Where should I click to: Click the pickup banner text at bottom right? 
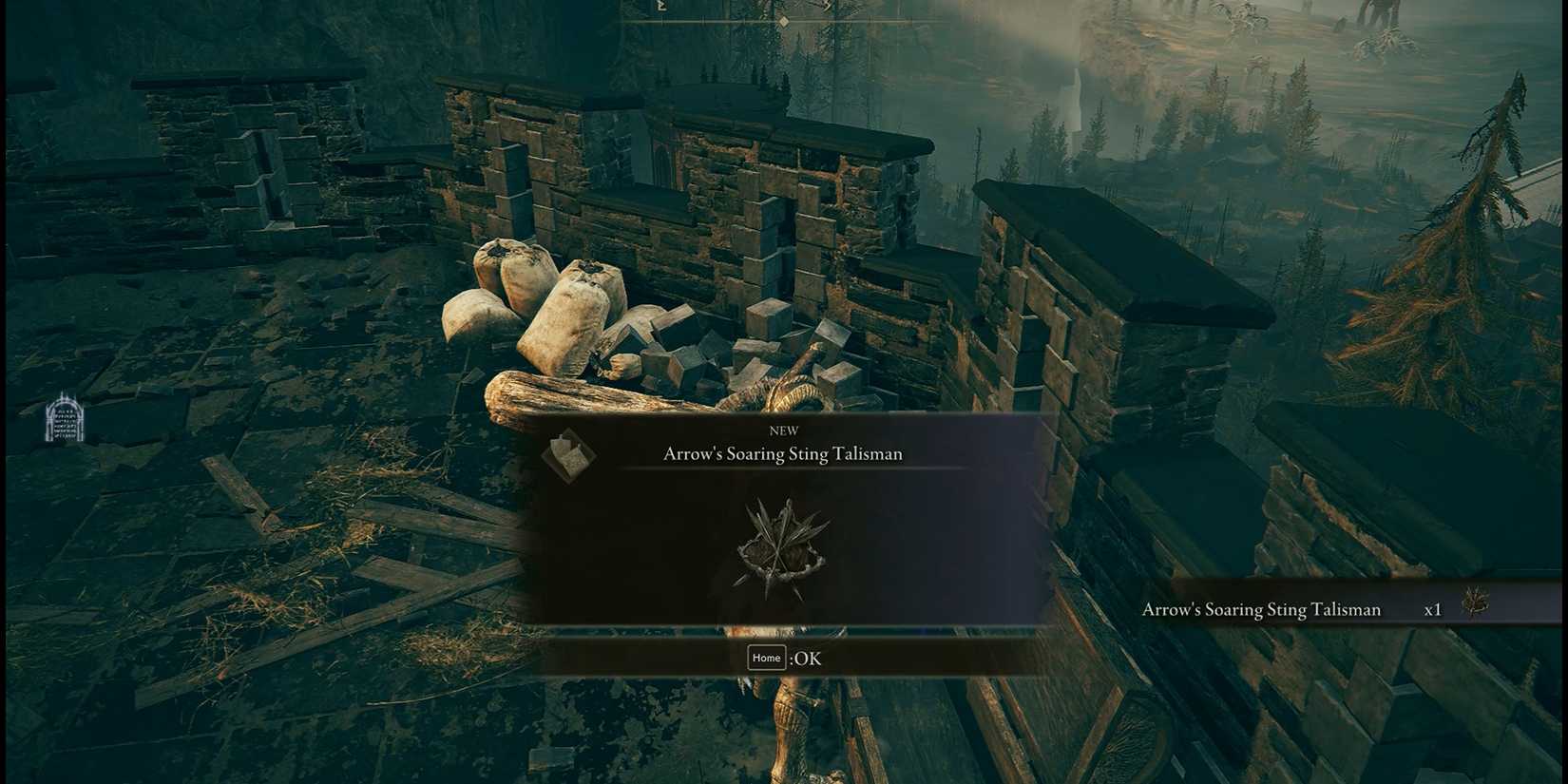(x=1262, y=609)
